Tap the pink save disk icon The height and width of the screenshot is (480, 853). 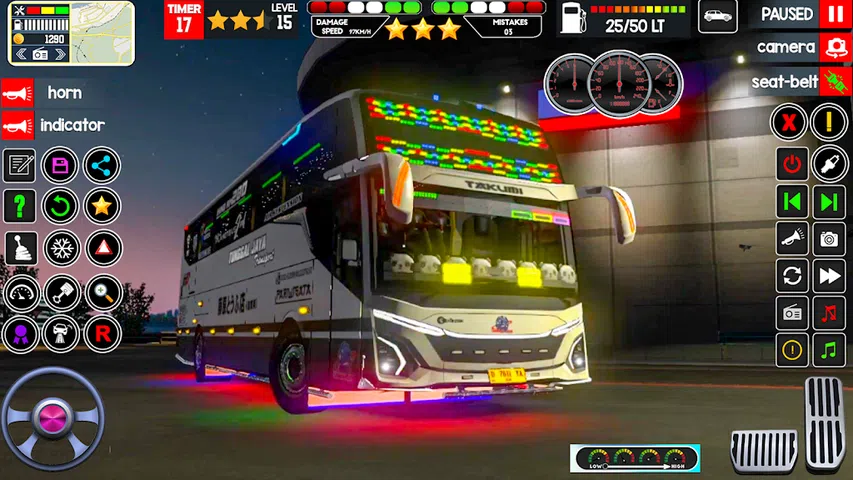(x=60, y=165)
